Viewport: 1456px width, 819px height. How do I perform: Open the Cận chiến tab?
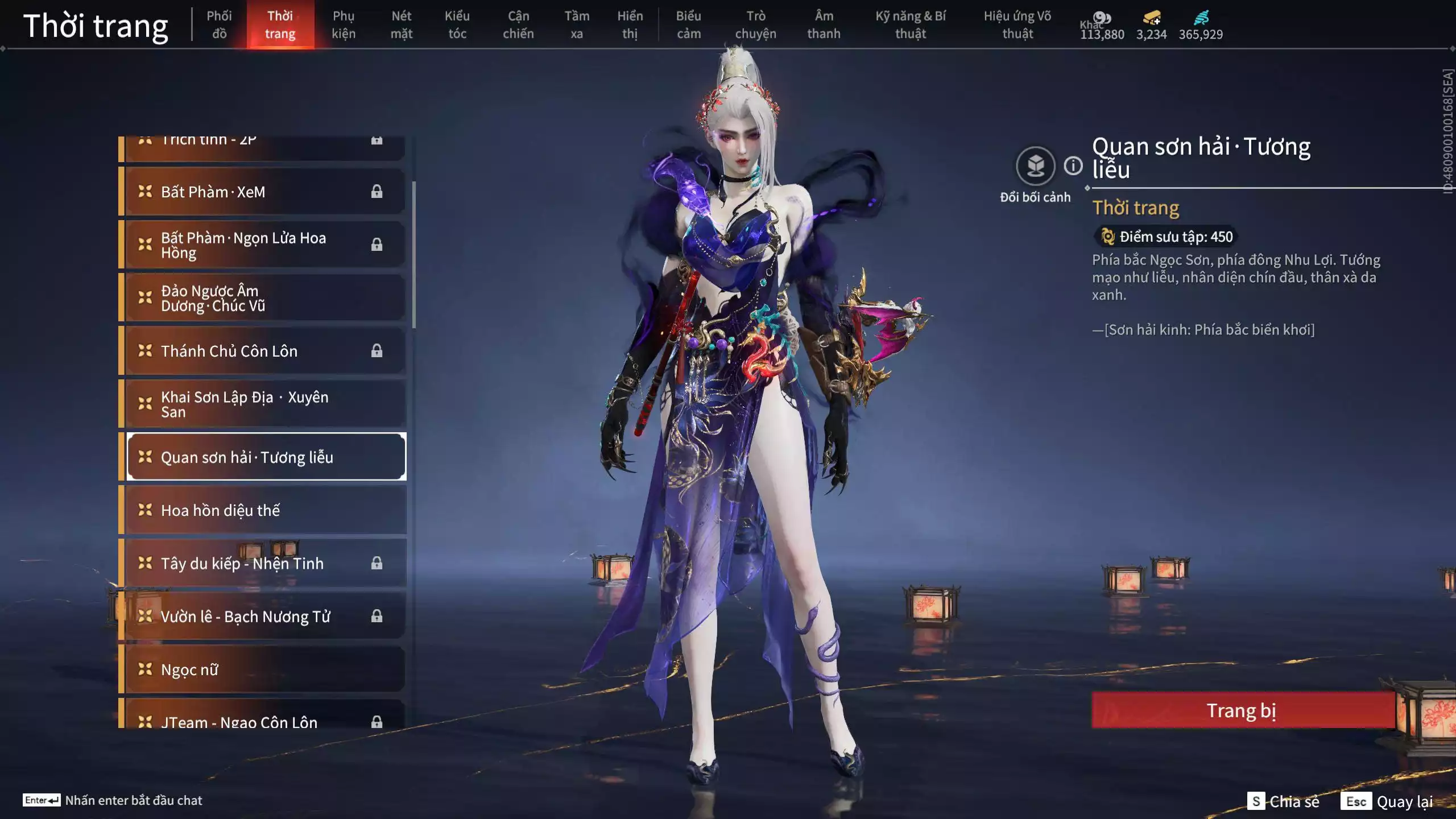coord(518,25)
